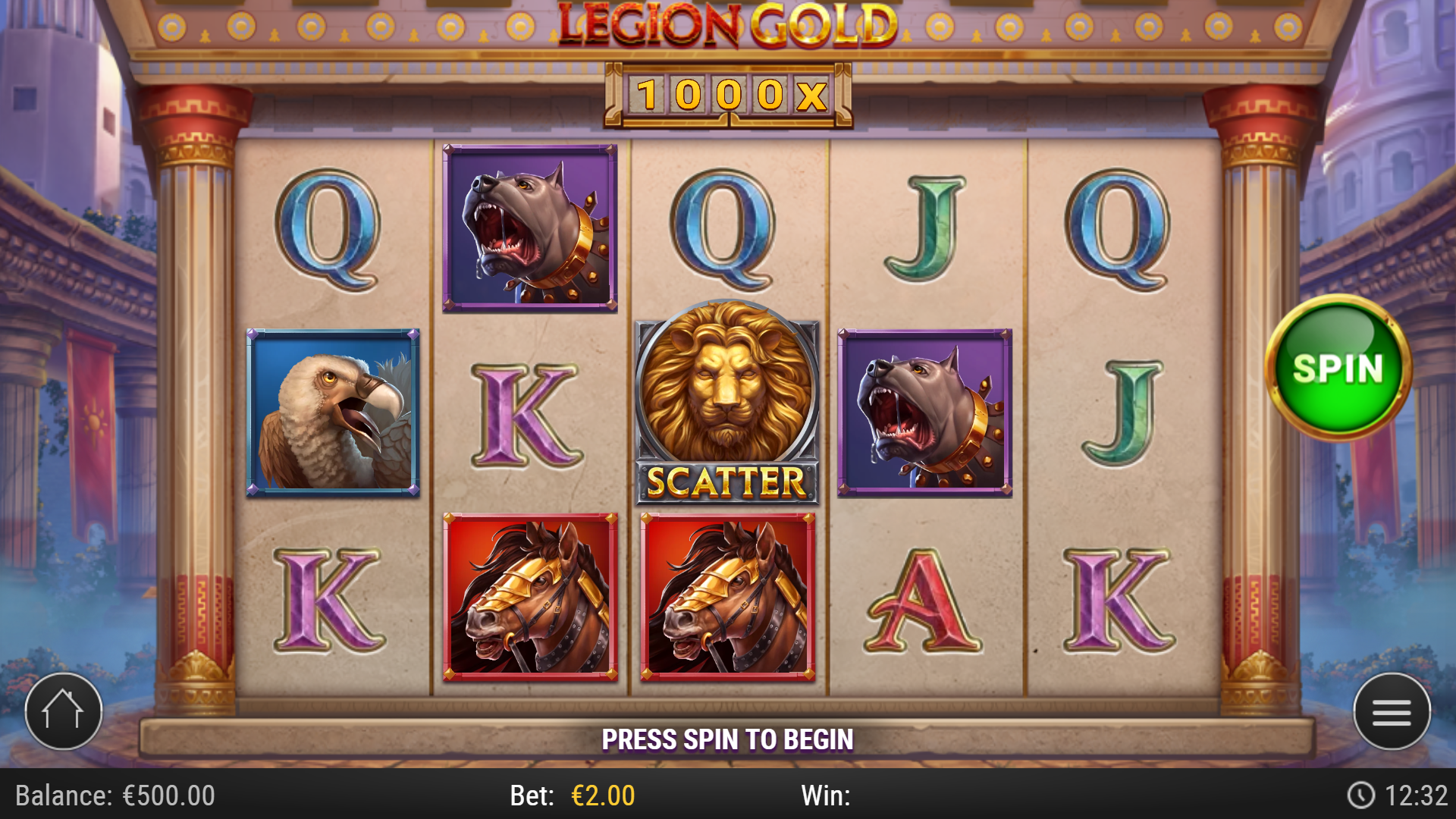Open the Balance display showing €500.00
Screen dimensions: 1456x819
point(114,795)
